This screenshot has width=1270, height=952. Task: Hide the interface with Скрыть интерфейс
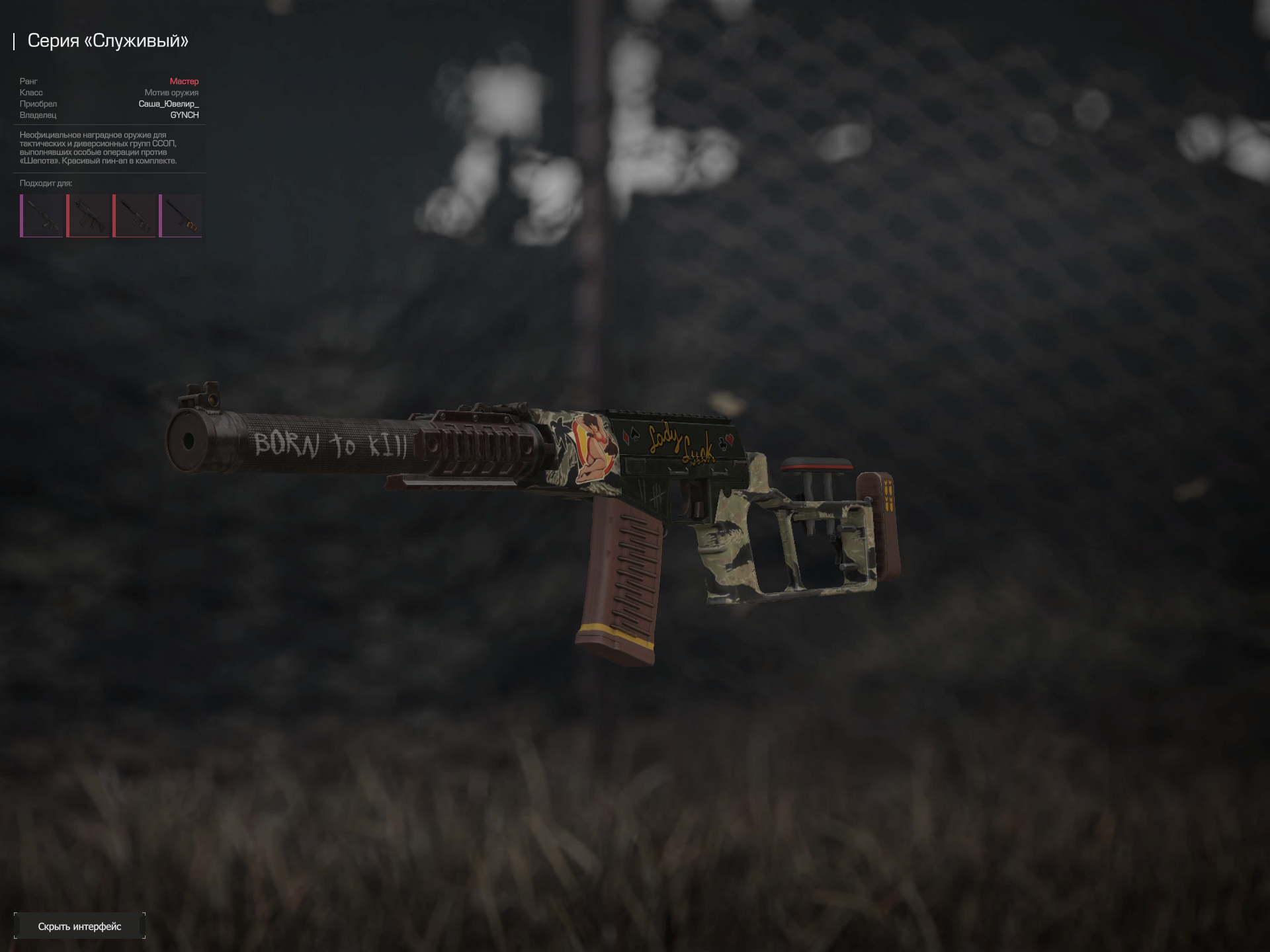click(79, 926)
